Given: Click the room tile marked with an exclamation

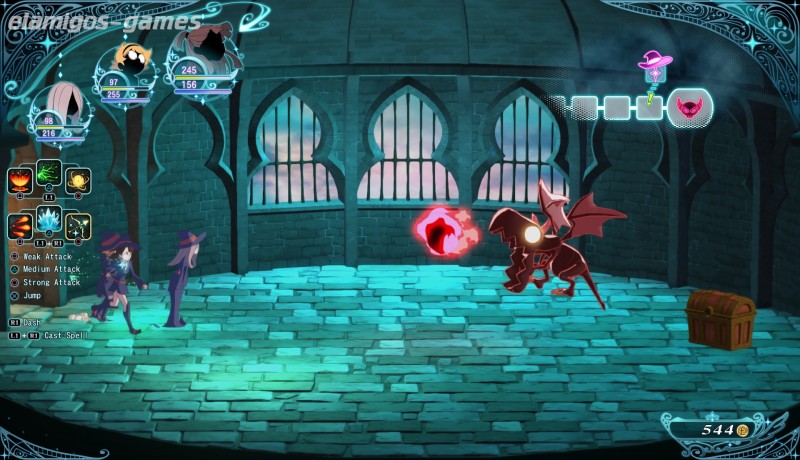Looking at the screenshot, I should pyautogui.click(x=650, y=107).
